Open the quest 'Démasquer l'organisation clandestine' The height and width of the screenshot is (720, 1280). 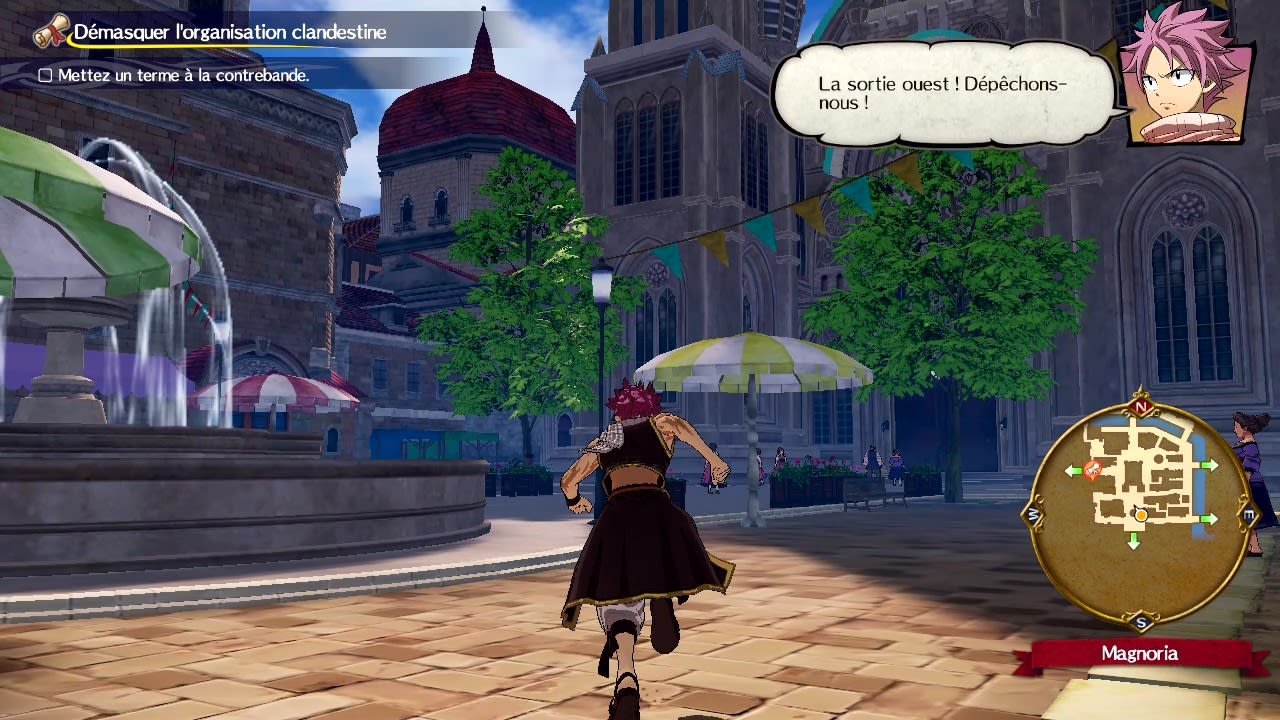[230, 31]
